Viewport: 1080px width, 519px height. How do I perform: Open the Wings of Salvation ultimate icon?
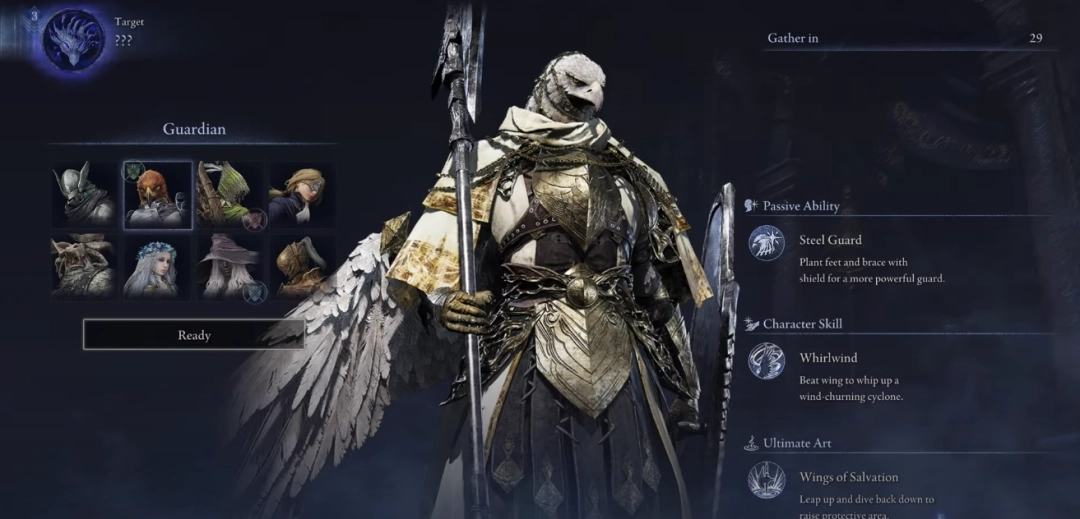pos(767,479)
